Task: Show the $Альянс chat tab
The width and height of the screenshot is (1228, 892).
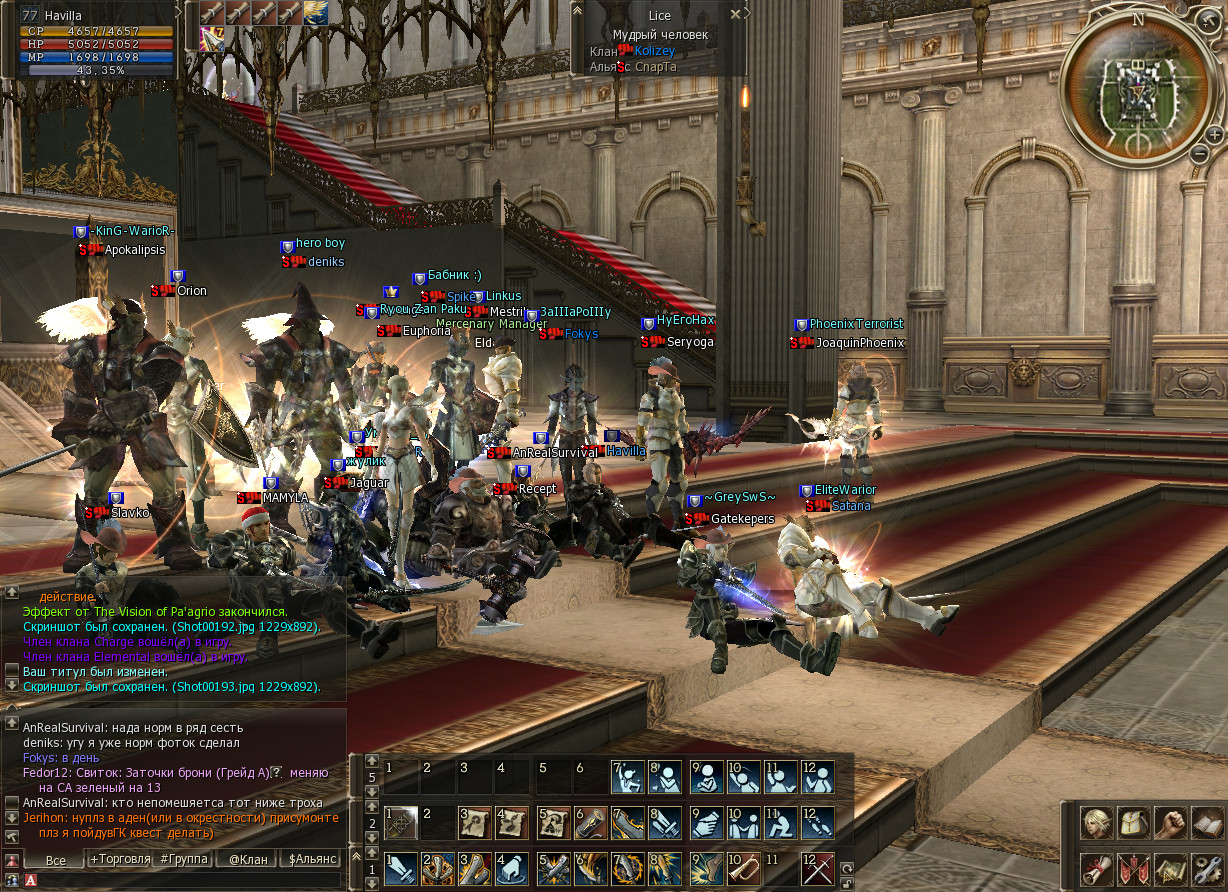Action: click(312, 859)
